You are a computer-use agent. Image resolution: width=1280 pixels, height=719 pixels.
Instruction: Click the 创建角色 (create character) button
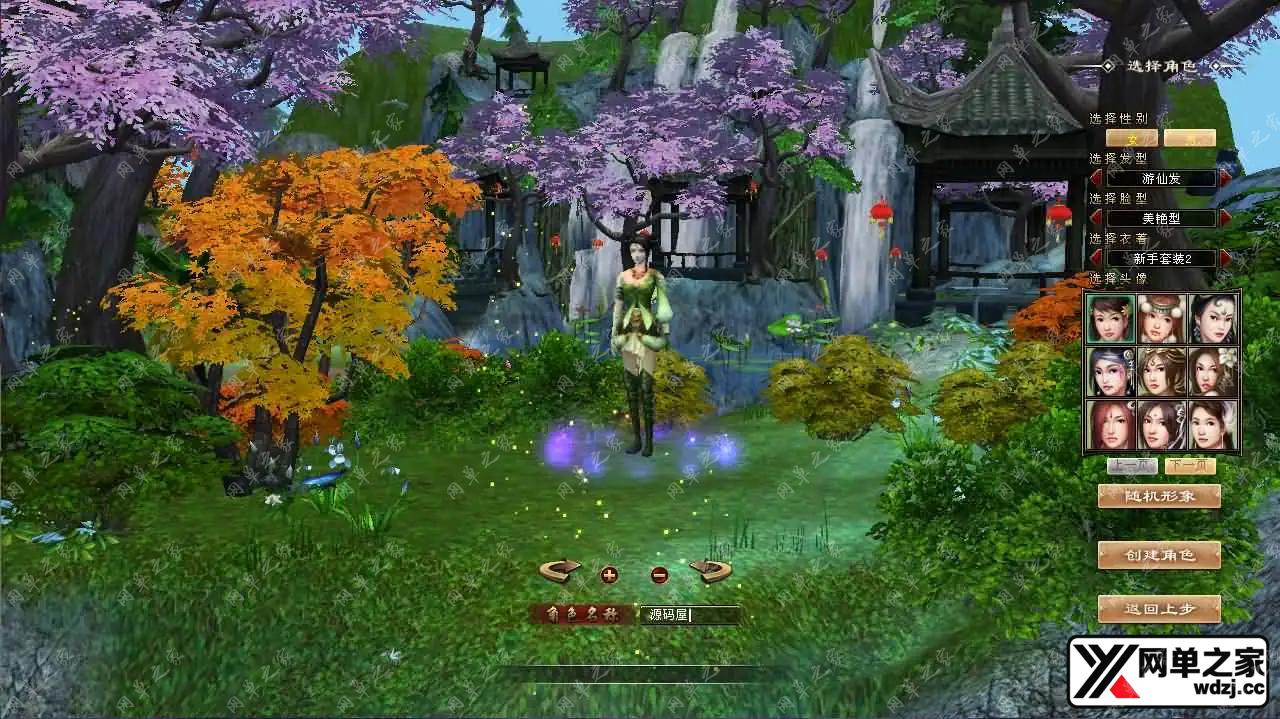1159,555
